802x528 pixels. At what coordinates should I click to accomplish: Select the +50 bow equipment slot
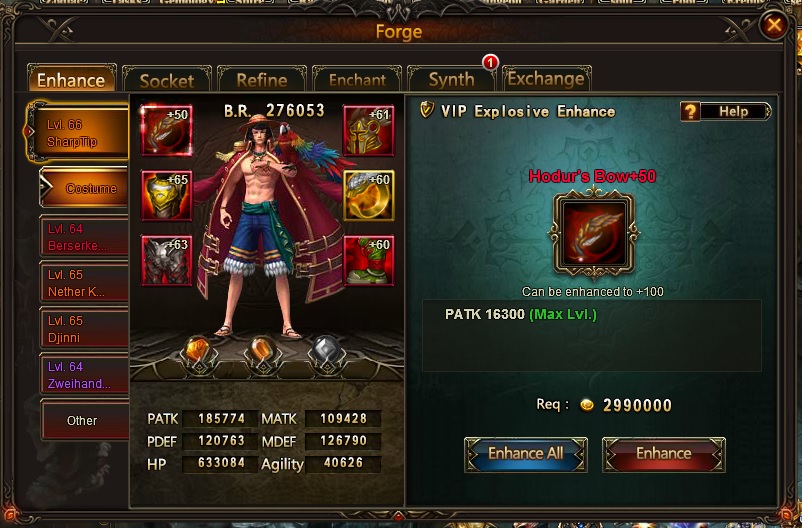166,129
